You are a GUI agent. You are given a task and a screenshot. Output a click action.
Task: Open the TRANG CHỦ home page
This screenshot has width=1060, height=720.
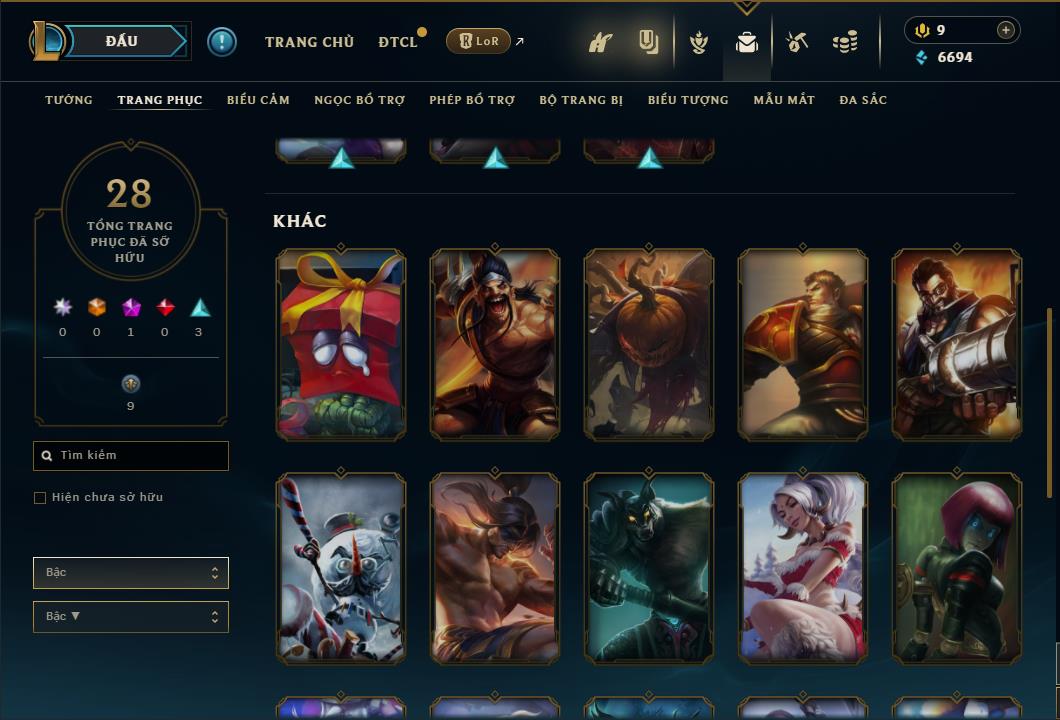(309, 42)
